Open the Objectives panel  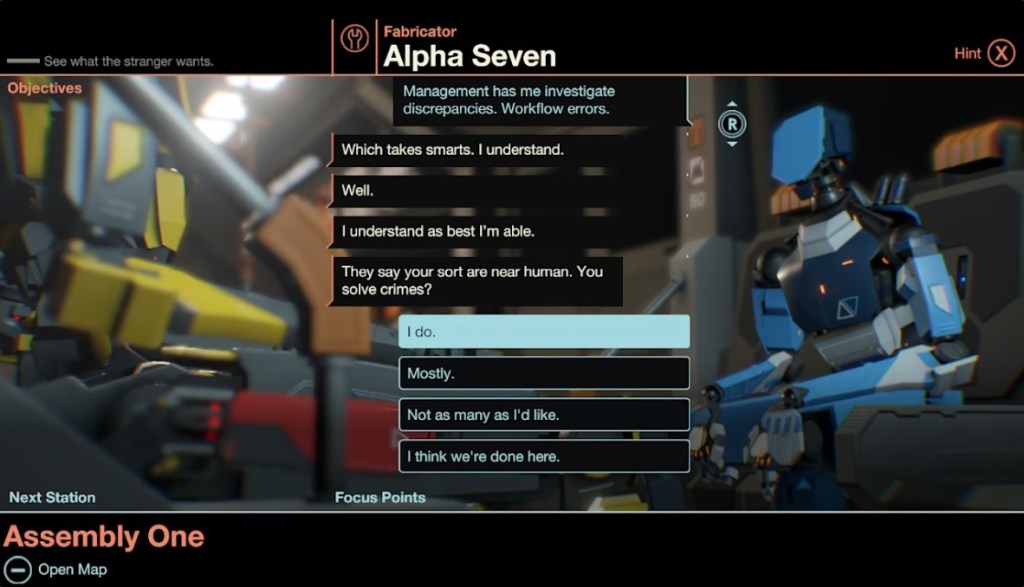point(45,88)
